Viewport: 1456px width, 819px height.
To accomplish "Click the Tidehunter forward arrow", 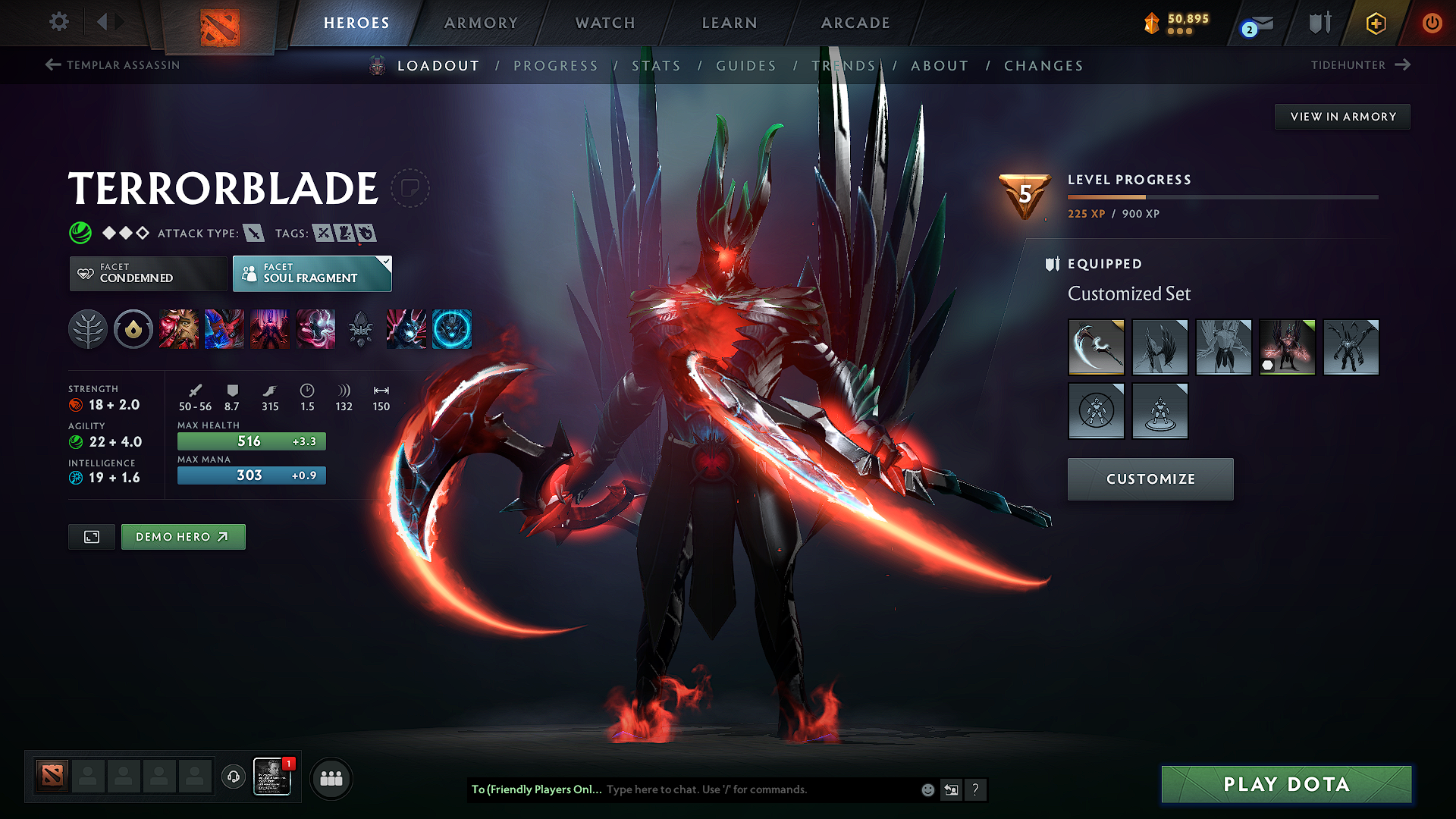I will pyautogui.click(x=1403, y=65).
